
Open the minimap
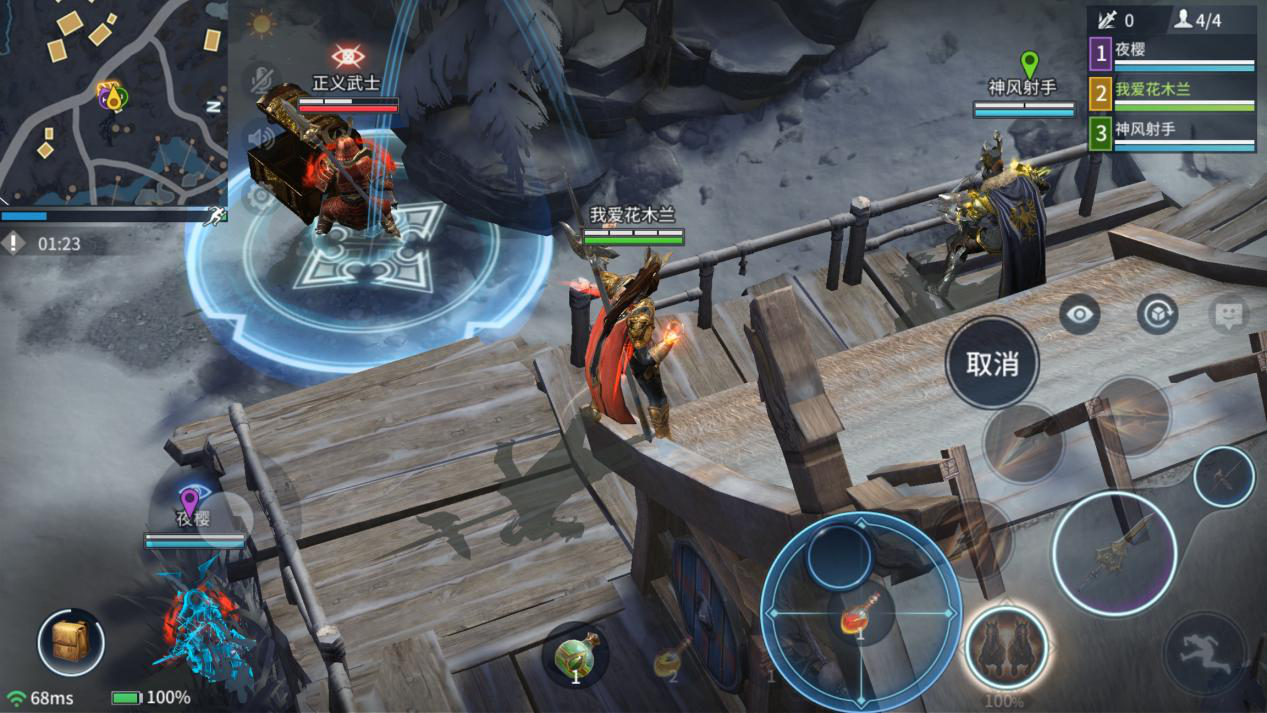[112, 100]
